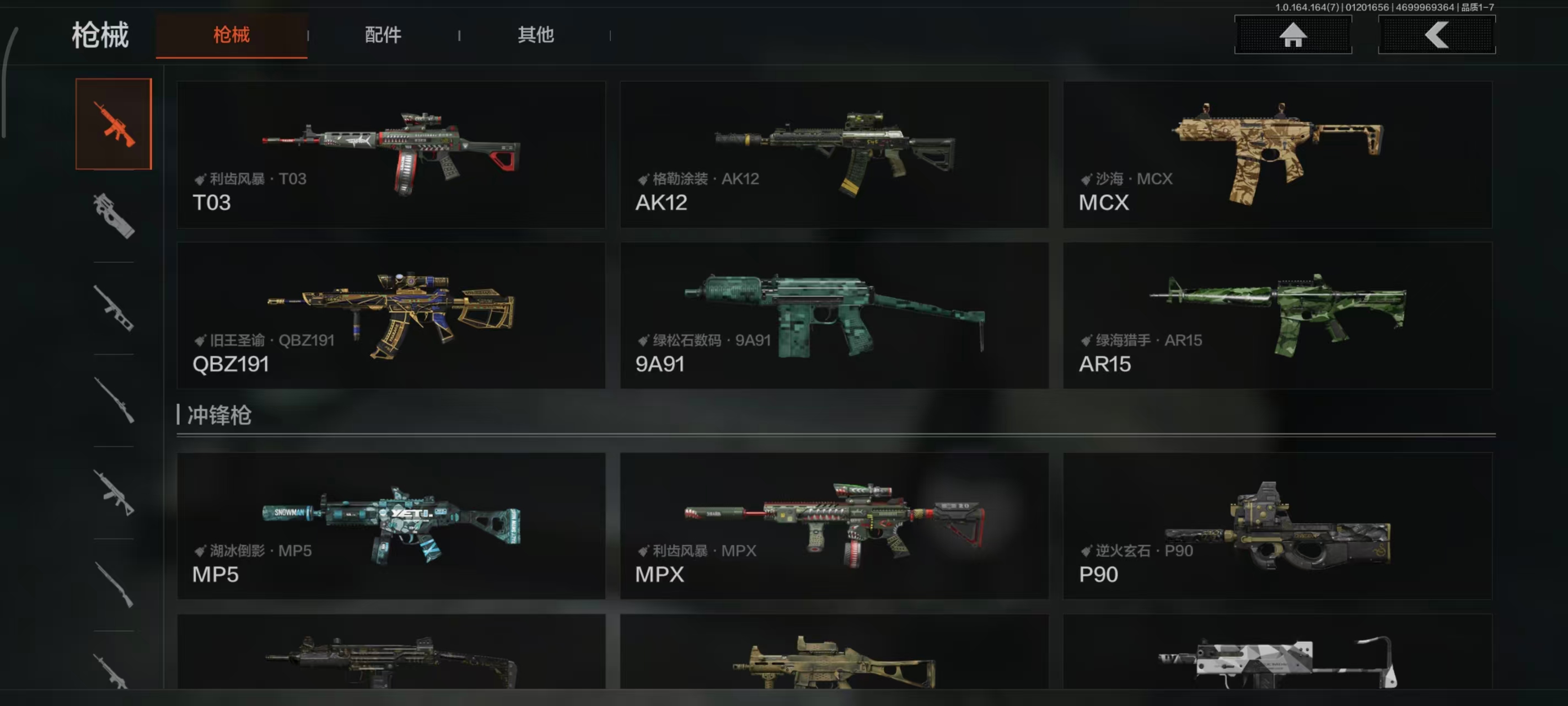Viewport: 1568px width, 706px height.
Task: Select the AK12 weapon card
Action: [834, 155]
